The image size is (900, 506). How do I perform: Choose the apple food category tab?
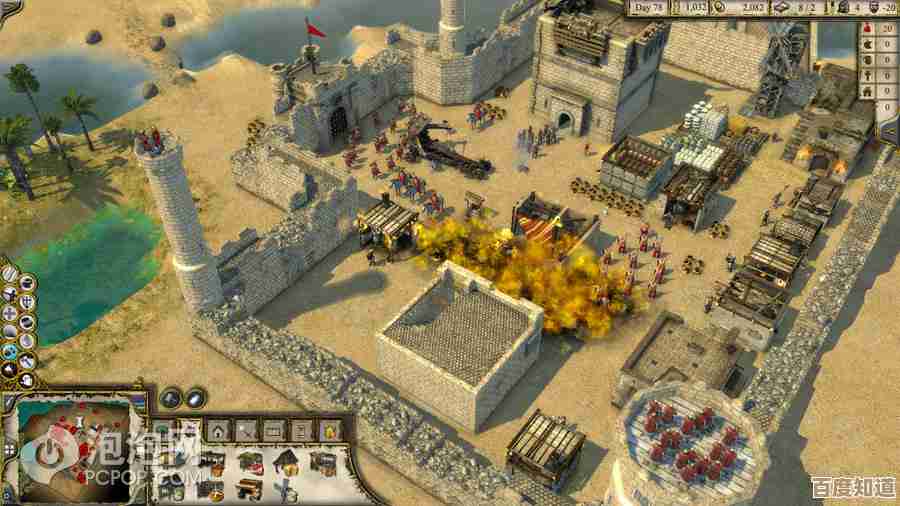pos(329,430)
